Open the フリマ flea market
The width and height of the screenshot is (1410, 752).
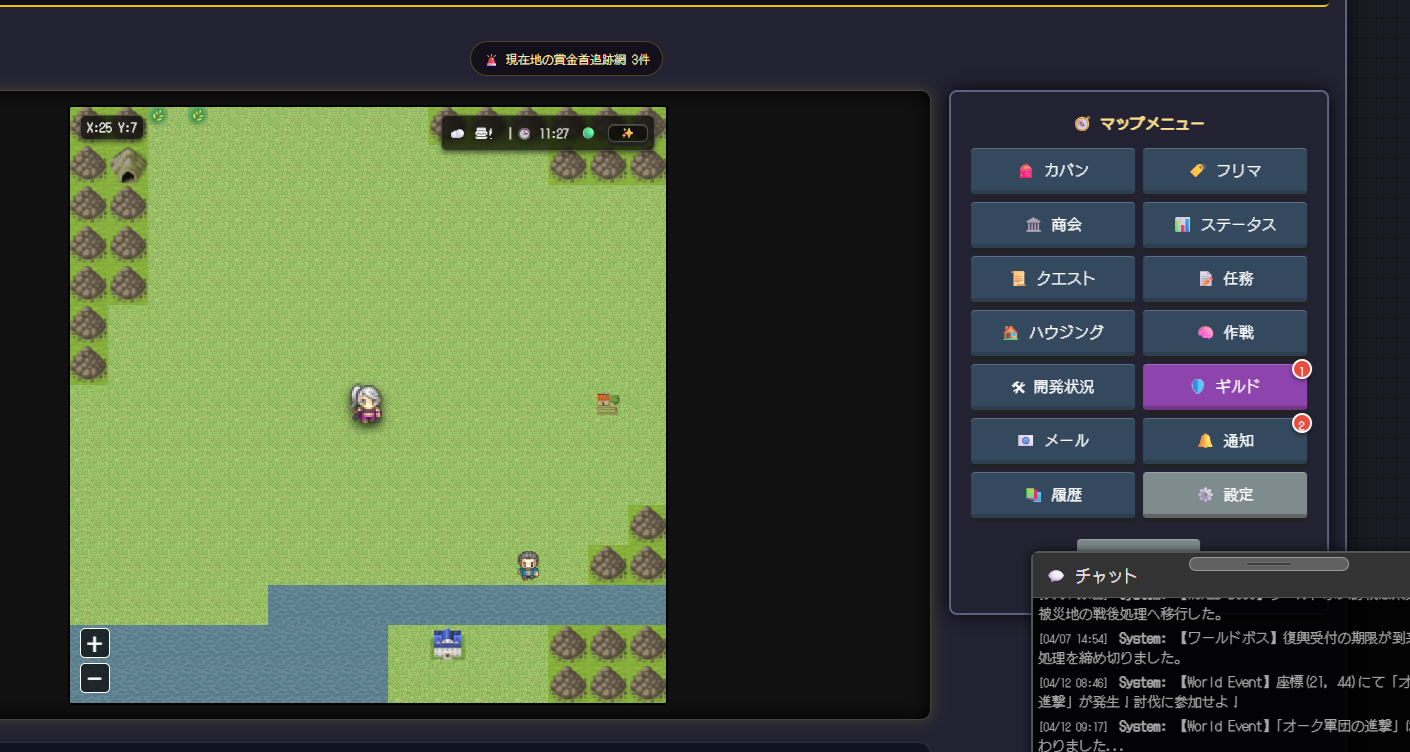1224,171
